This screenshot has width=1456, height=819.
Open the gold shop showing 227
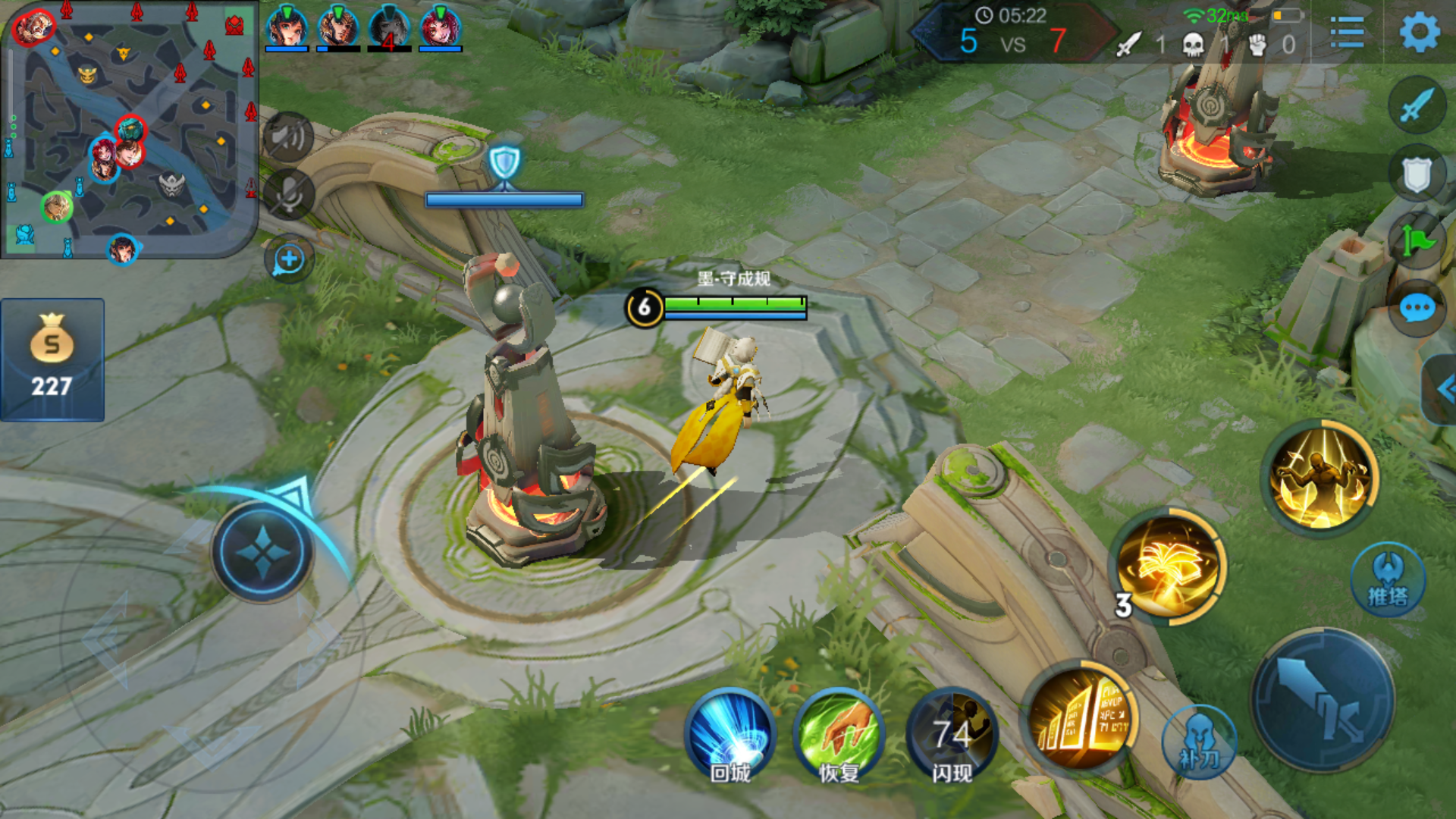pos(52,359)
